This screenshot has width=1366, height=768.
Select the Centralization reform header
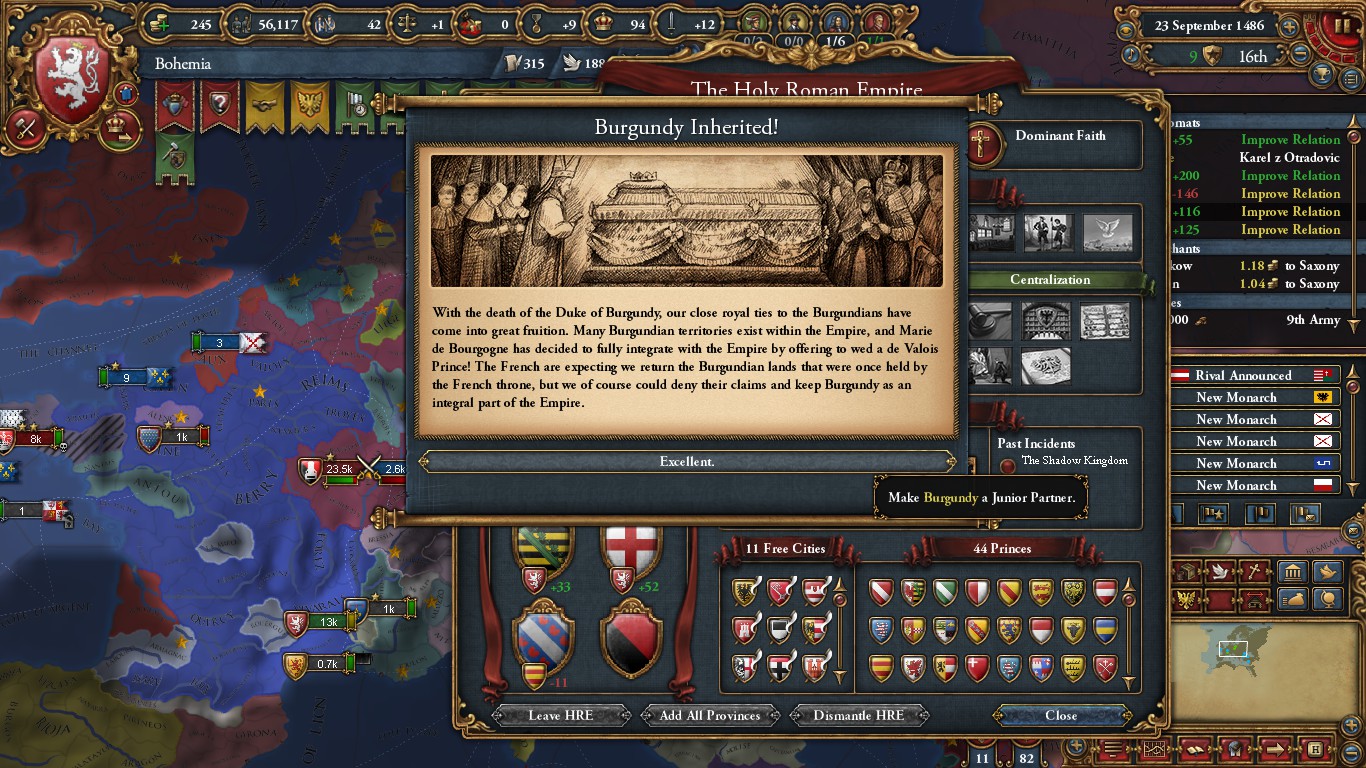click(1050, 280)
